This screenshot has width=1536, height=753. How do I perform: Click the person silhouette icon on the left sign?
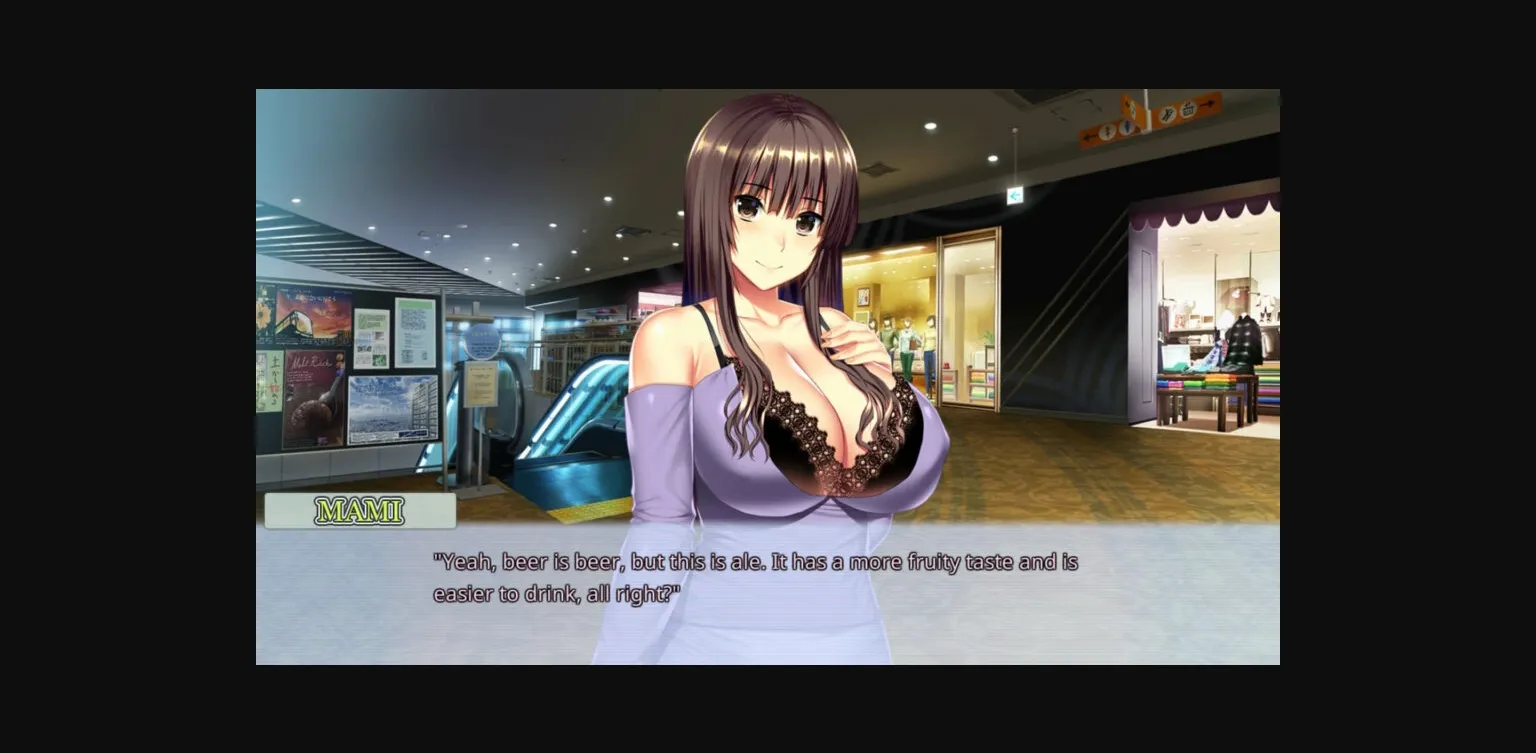tap(1107, 130)
